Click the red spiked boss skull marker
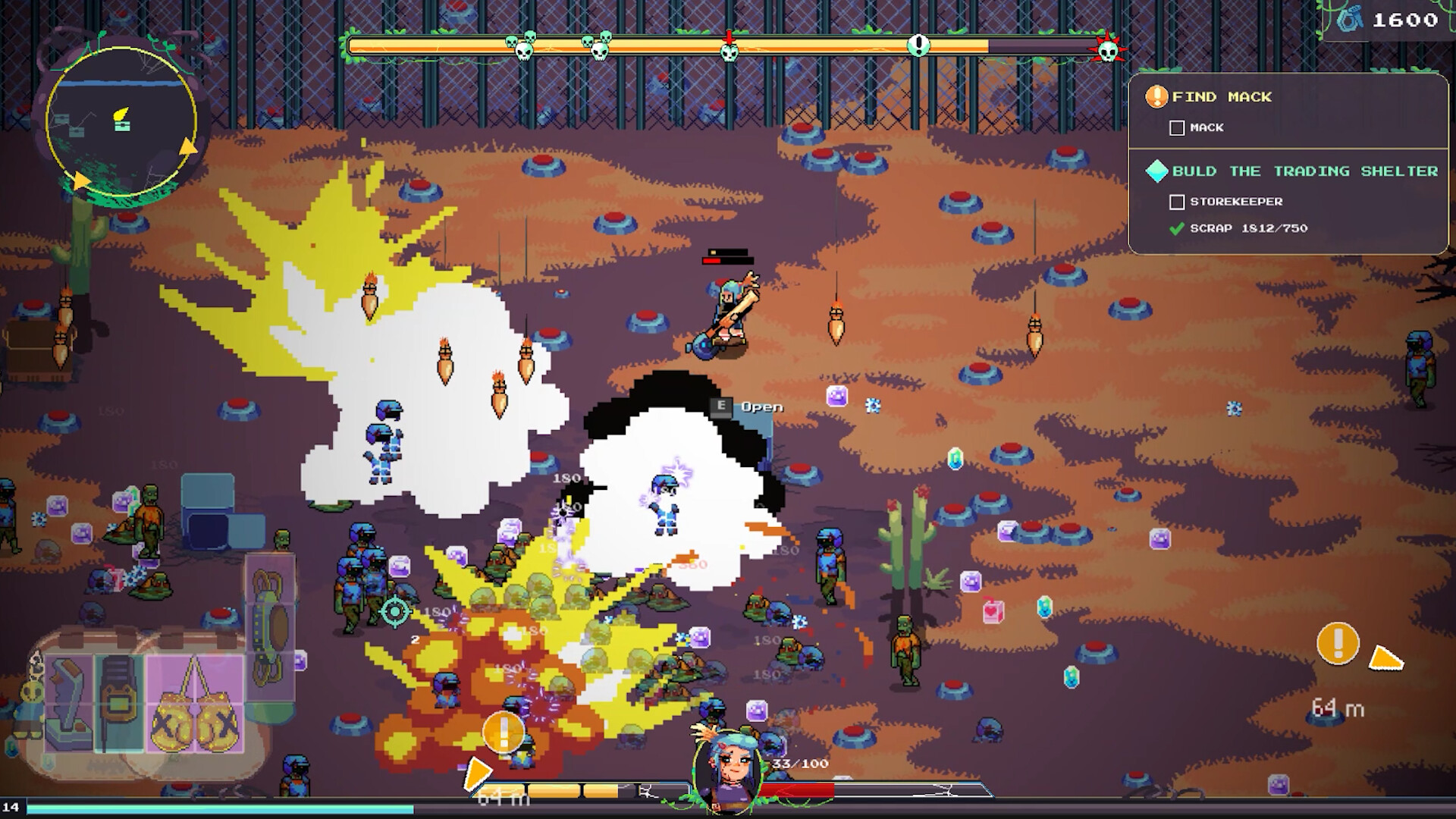Image resolution: width=1456 pixels, height=819 pixels. 1108,50
